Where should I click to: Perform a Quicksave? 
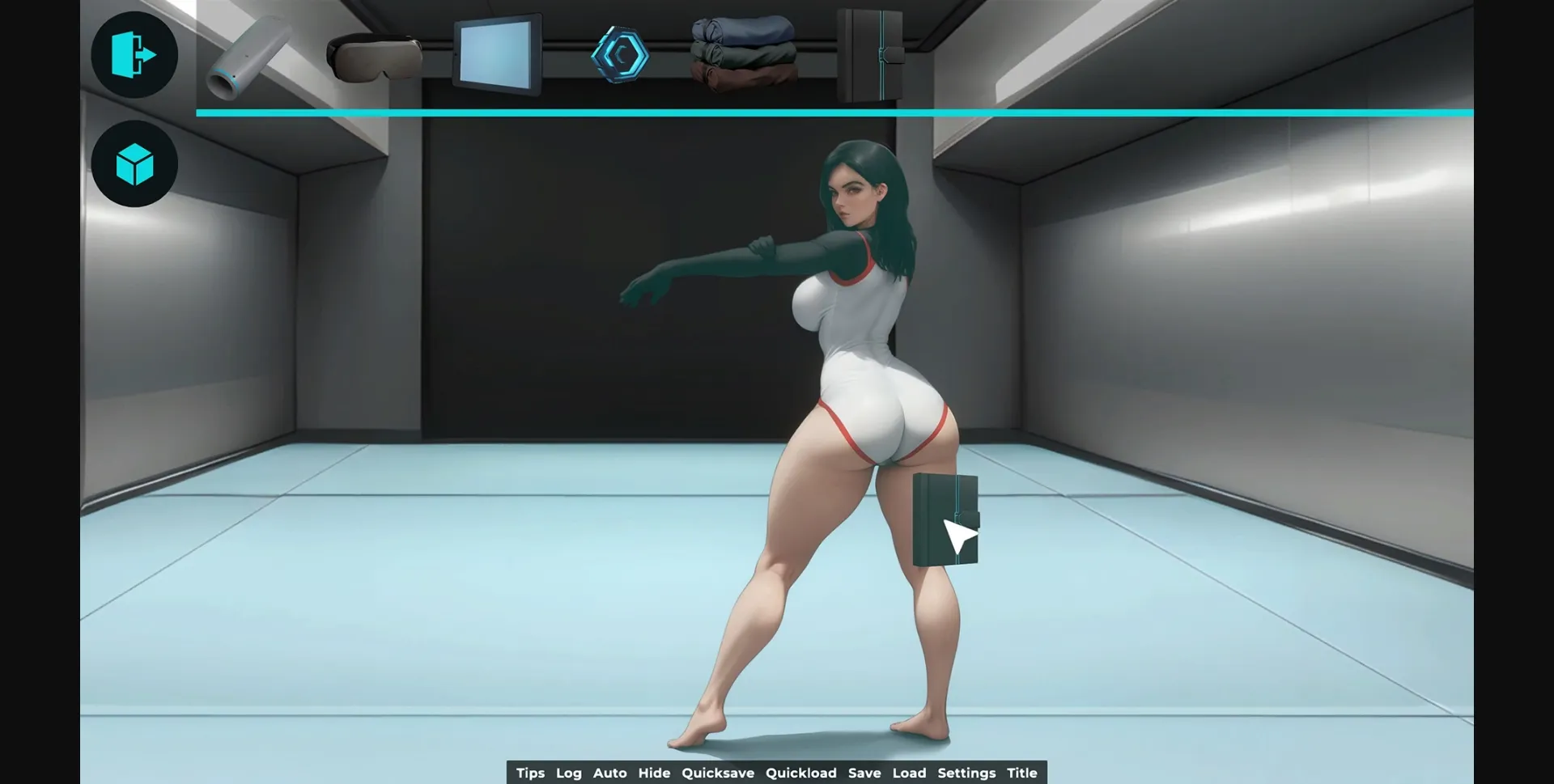[718, 773]
